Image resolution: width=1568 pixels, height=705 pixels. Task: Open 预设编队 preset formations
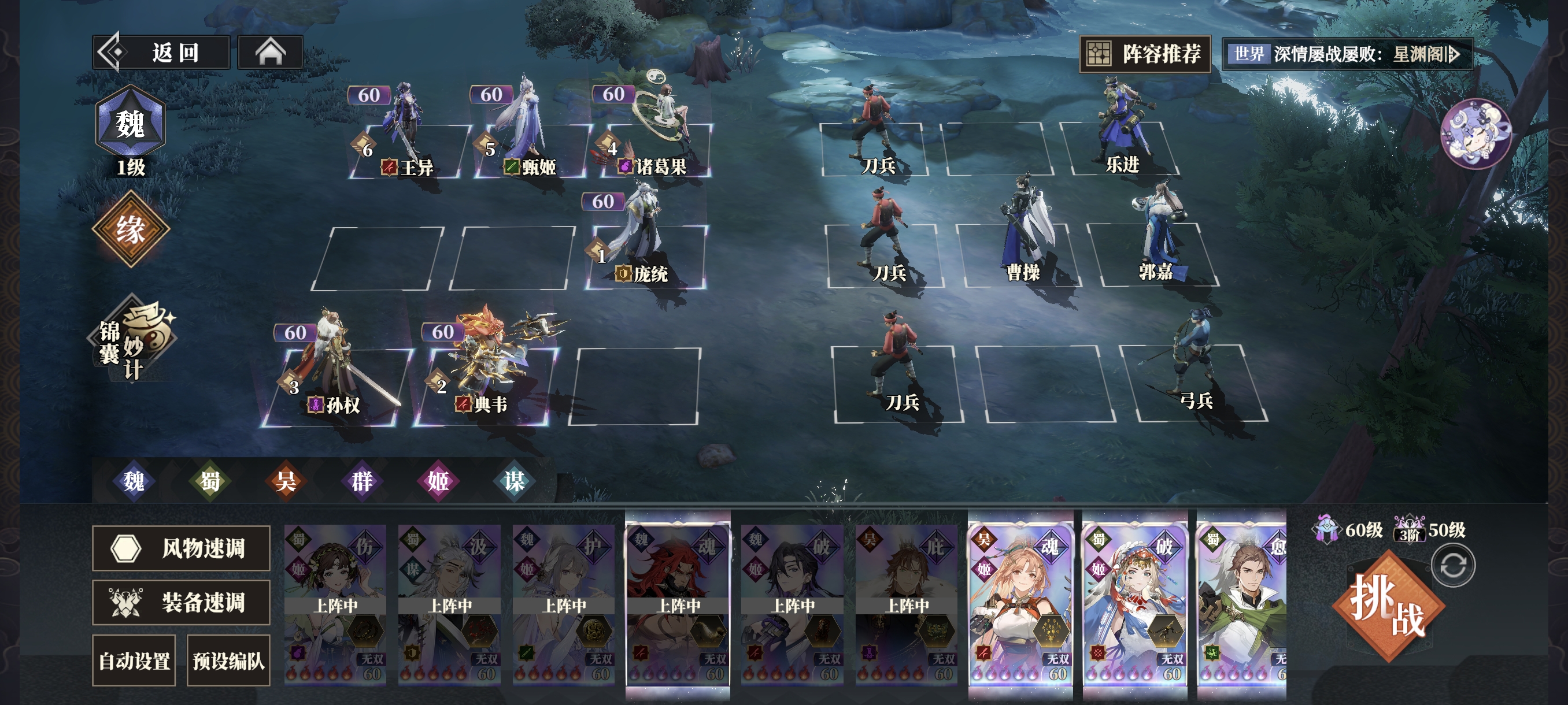pos(228,661)
